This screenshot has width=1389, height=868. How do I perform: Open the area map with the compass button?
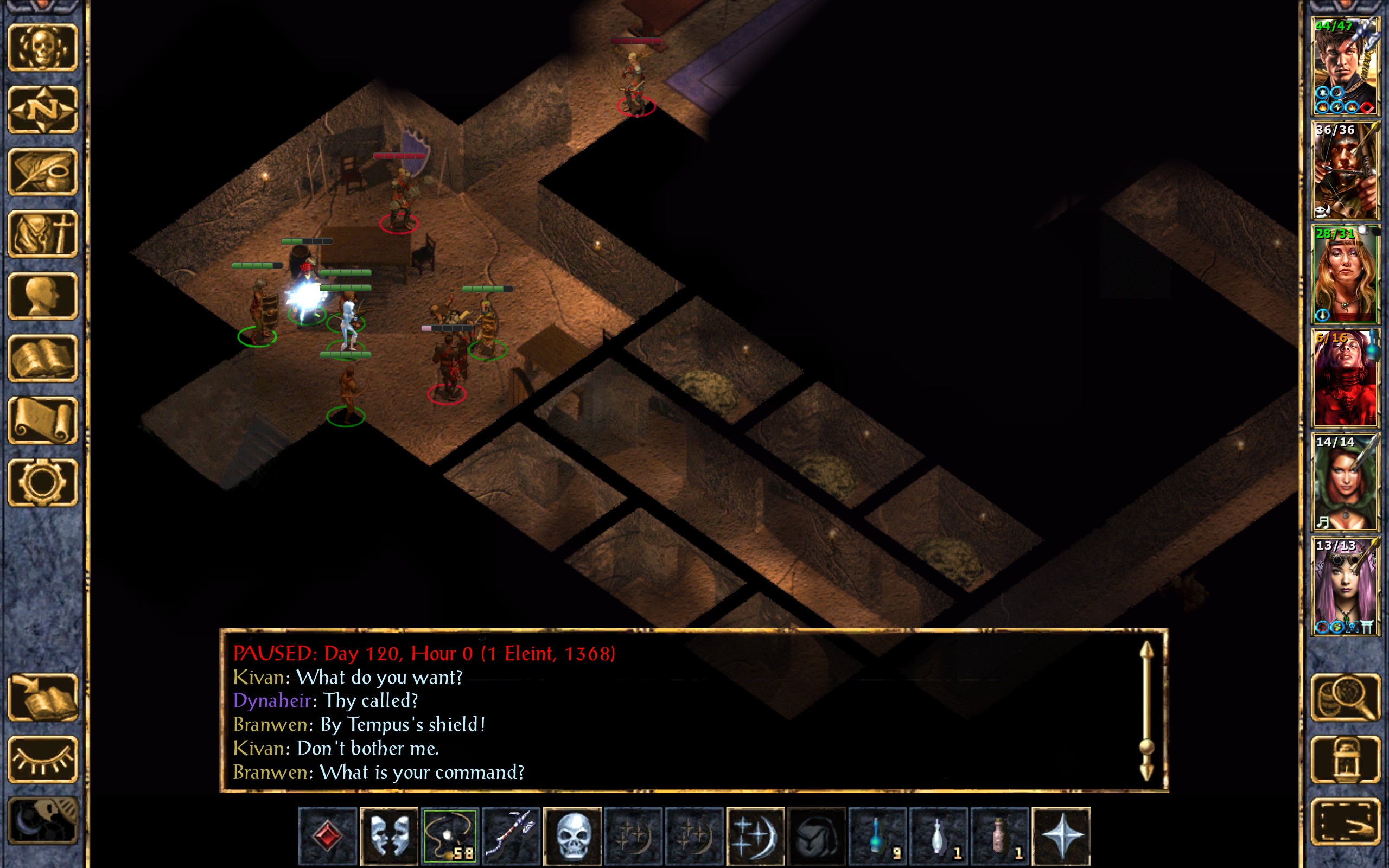point(43,109)
